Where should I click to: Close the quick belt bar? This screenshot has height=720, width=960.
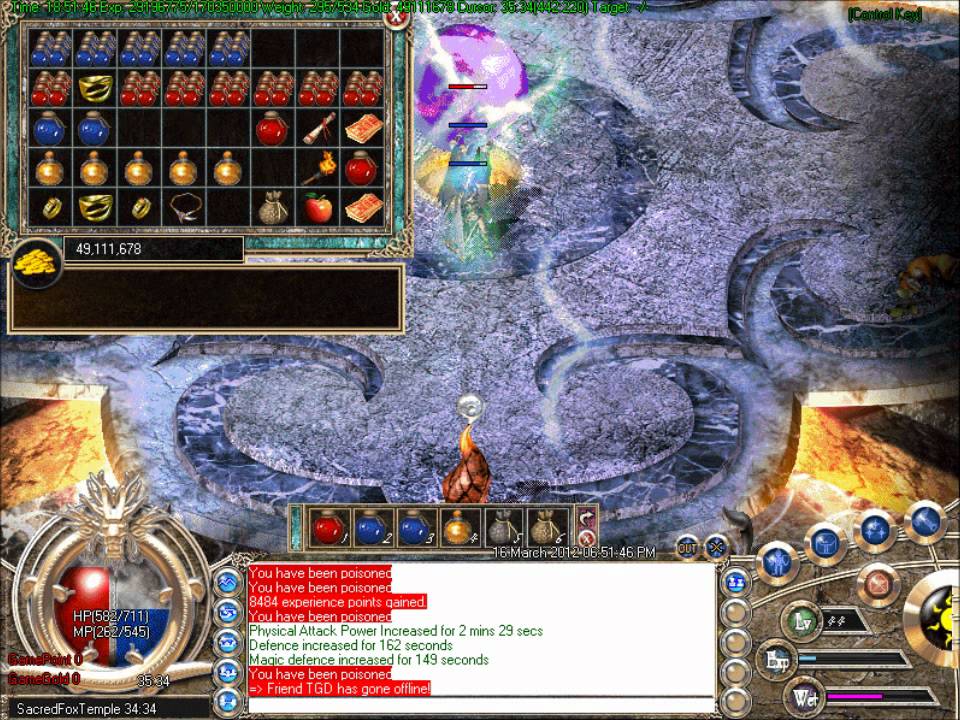(x=587, y=538)
